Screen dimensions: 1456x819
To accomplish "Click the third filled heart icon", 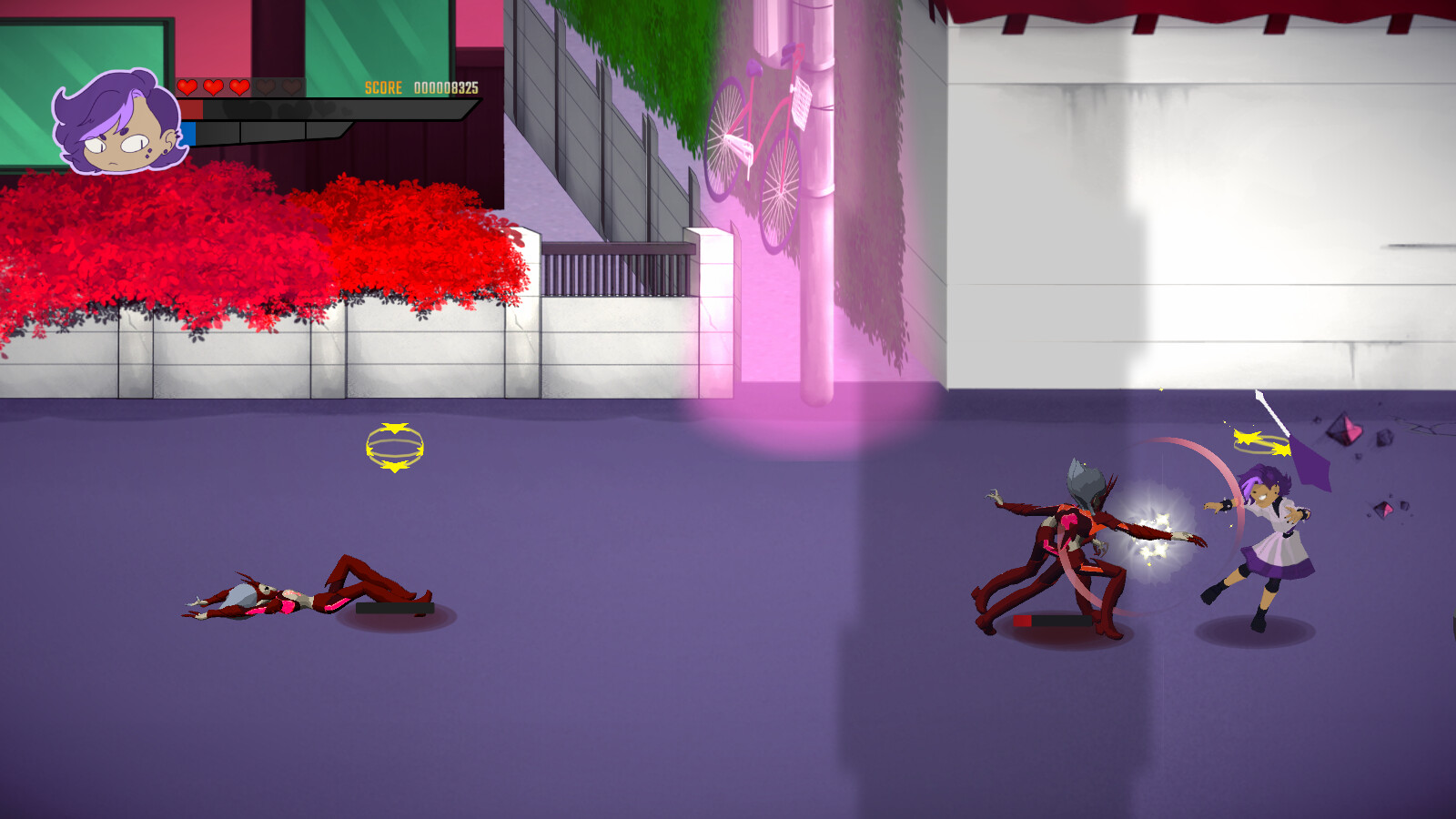I will click(x=239, y=87).
